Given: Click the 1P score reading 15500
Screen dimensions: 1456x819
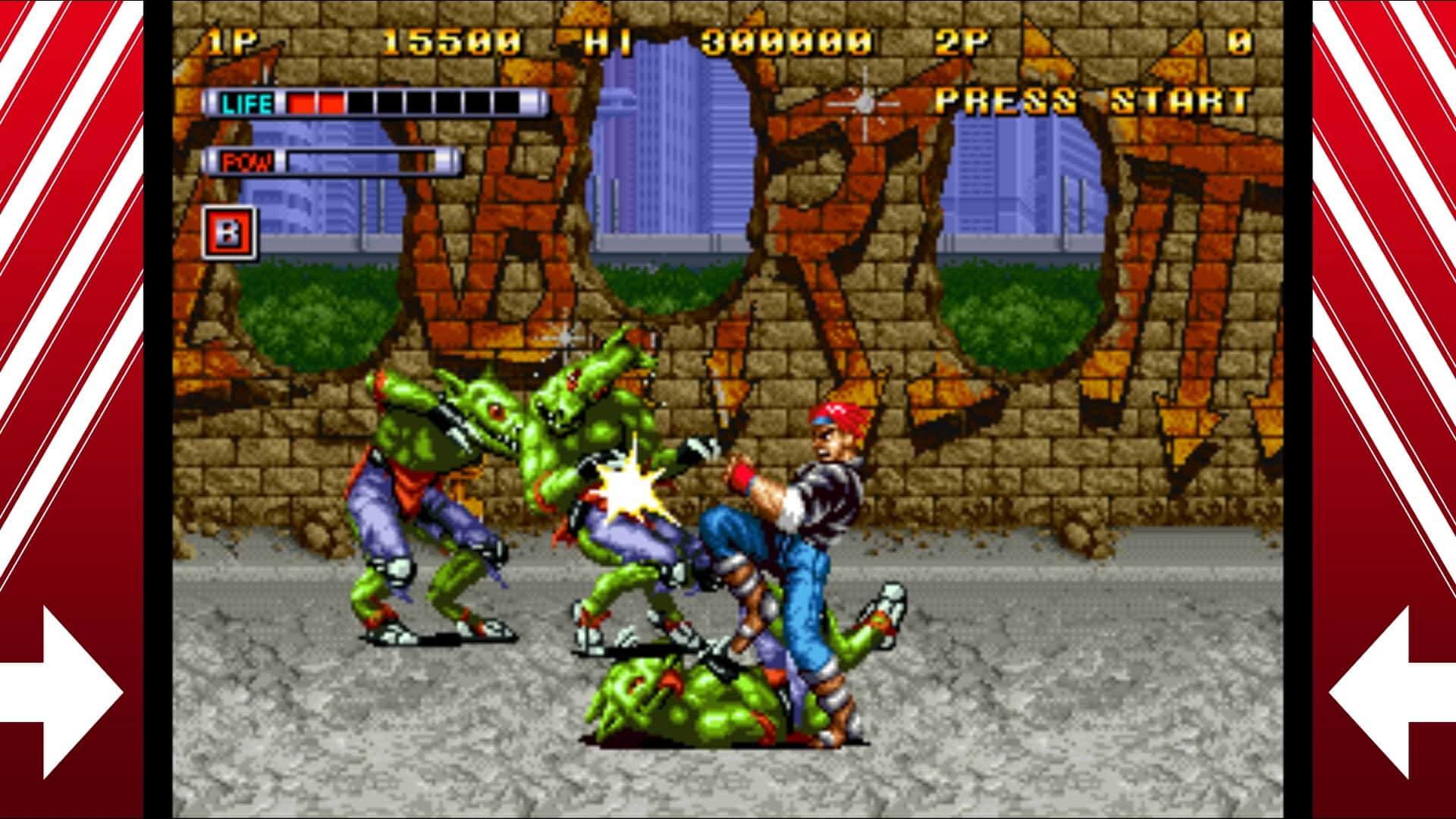Looking at the screenshot, I should click(x=449, y=40).
